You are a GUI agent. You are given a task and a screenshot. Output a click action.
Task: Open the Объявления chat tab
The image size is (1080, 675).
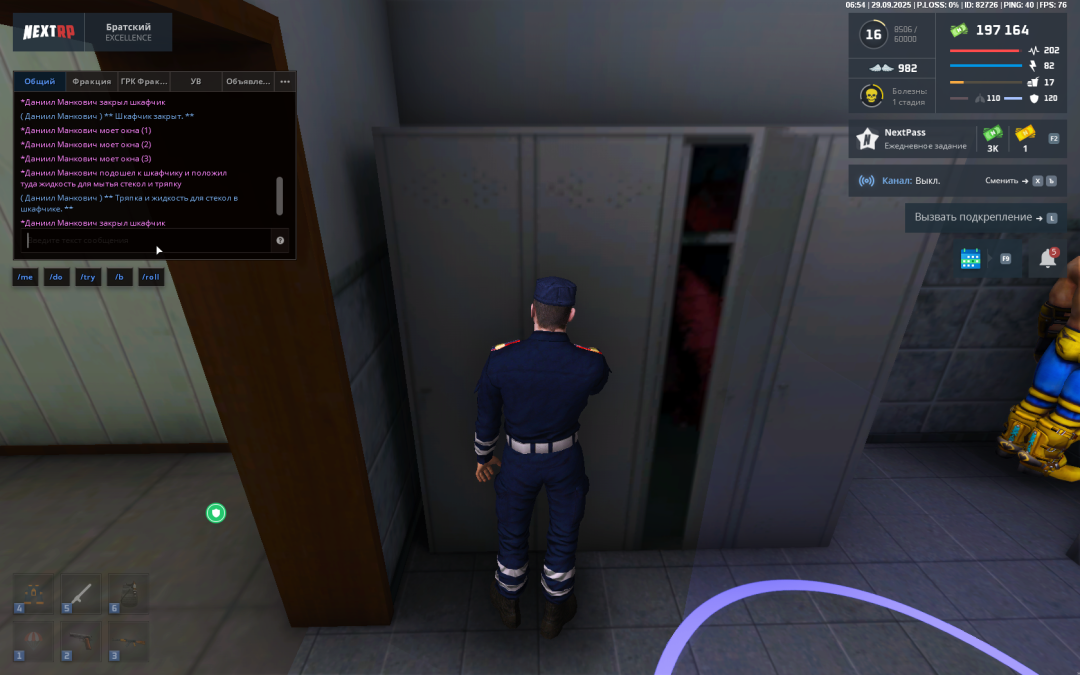pyautogui.click(x=248, y=81)
